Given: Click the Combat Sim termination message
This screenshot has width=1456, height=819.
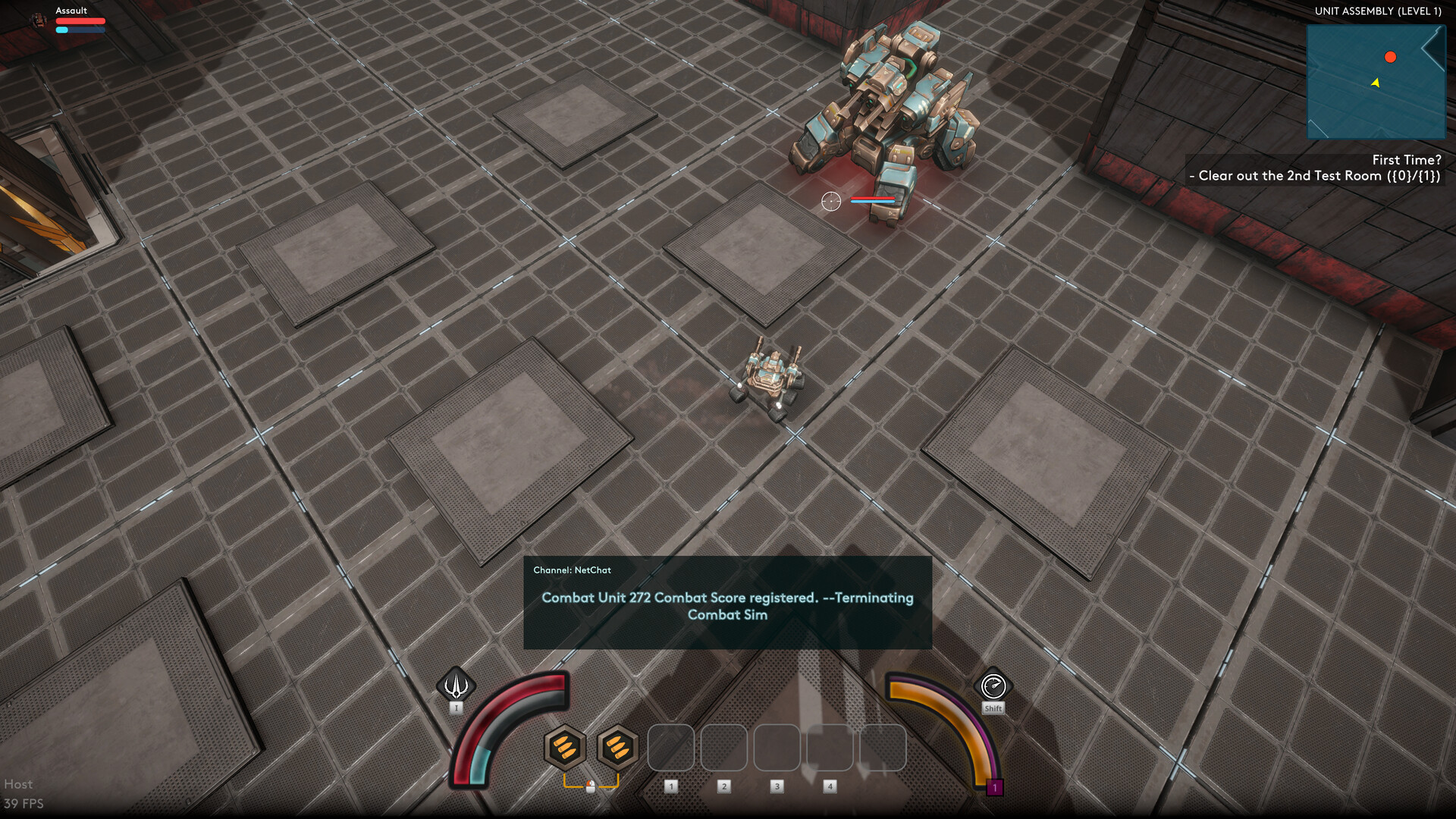Looking at the screenshot, I should tap(727, 606).
